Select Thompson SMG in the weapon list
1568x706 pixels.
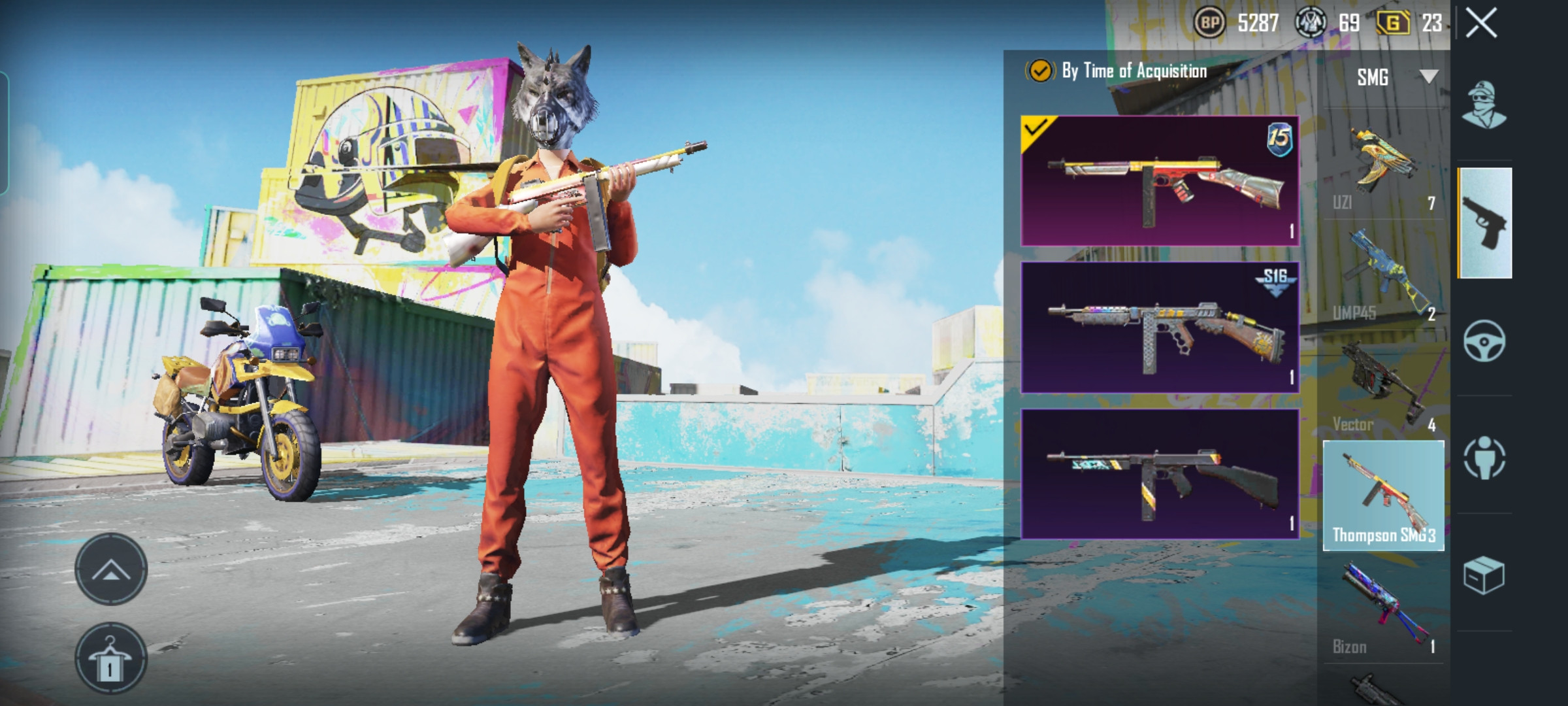[1383, 496]
